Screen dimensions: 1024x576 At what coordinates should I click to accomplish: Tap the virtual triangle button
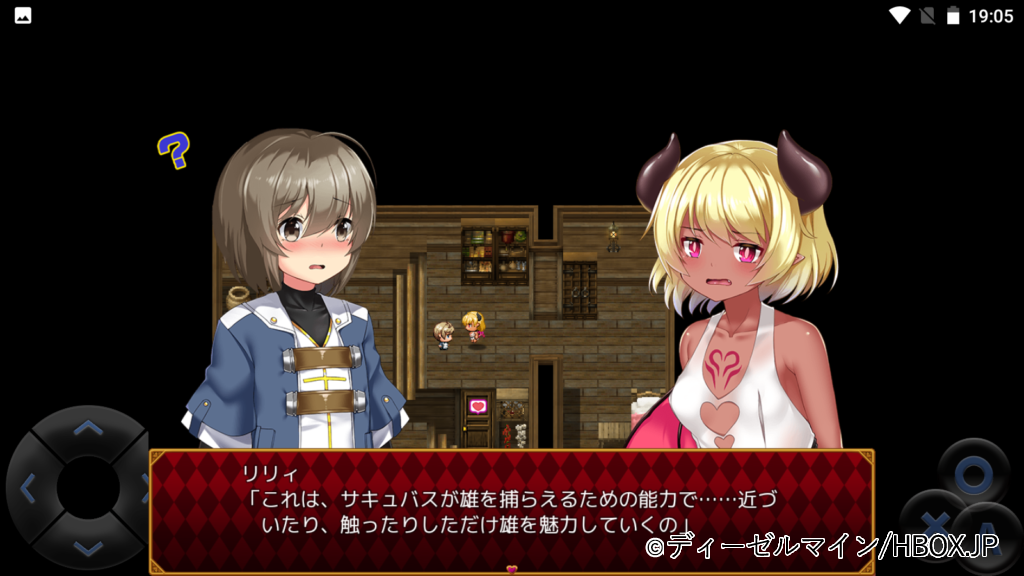(x=990, y=537)
